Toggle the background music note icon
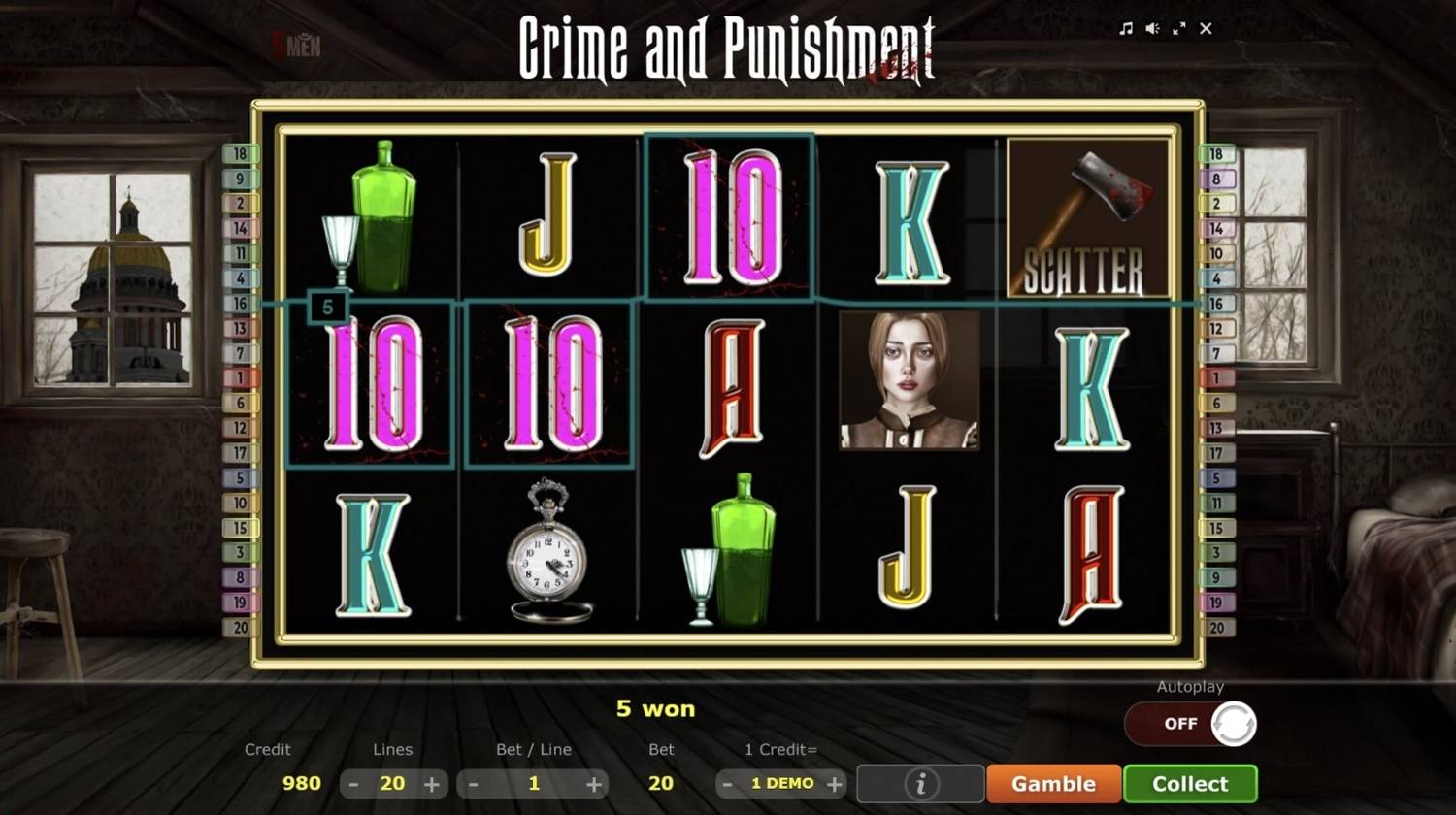Image resolution: width=1456 pixels, height=815 pixels. click(1126, 29)
